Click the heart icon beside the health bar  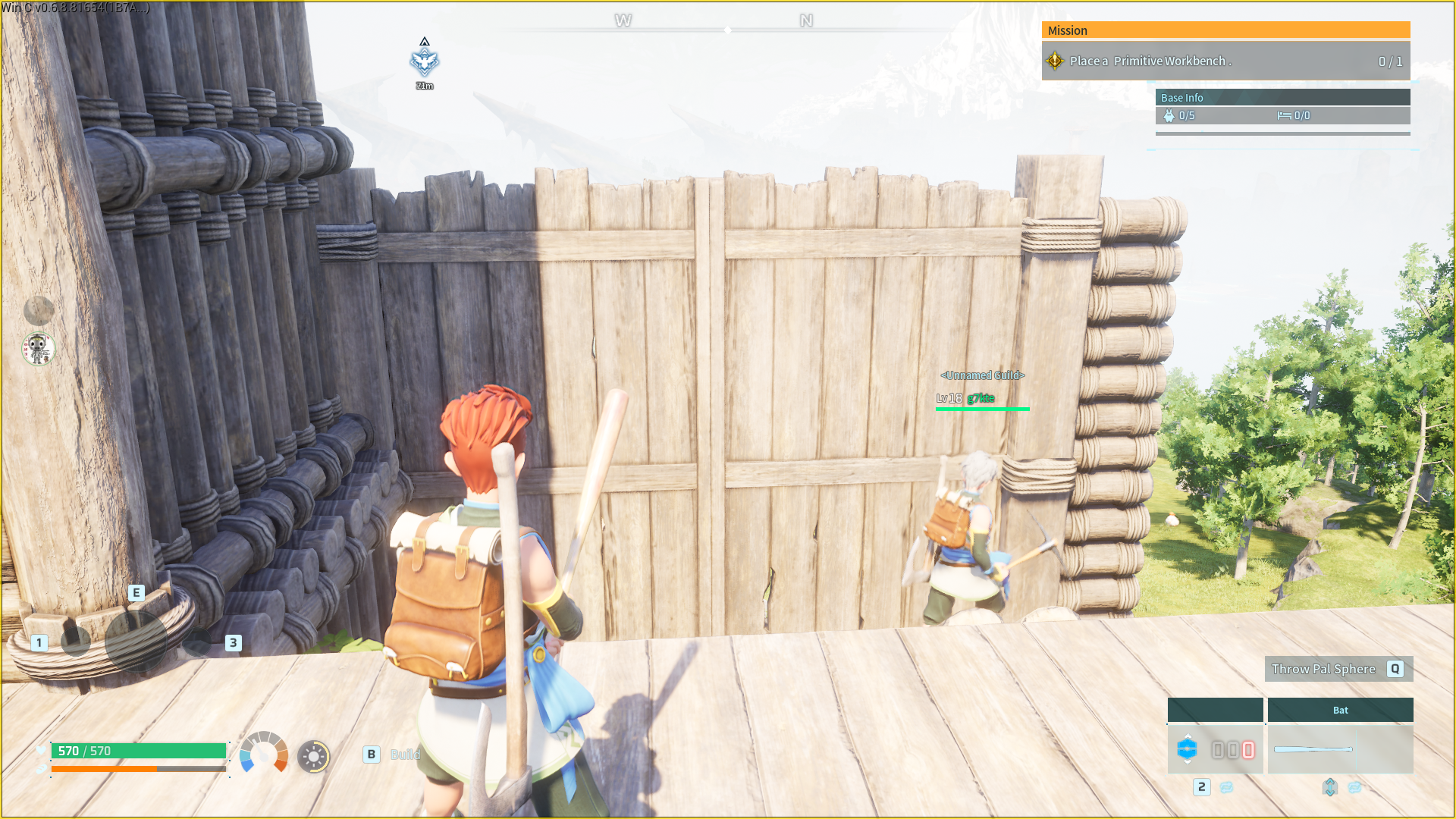tap(40, 751)
